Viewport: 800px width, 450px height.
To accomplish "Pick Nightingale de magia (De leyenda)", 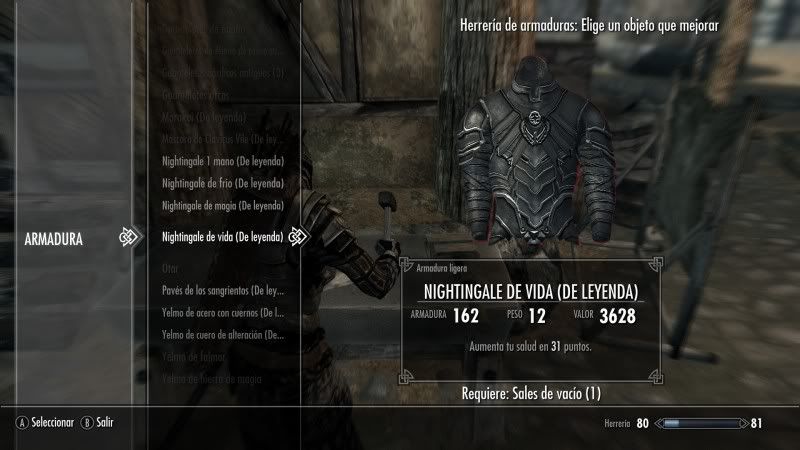I will pos(222,205).
